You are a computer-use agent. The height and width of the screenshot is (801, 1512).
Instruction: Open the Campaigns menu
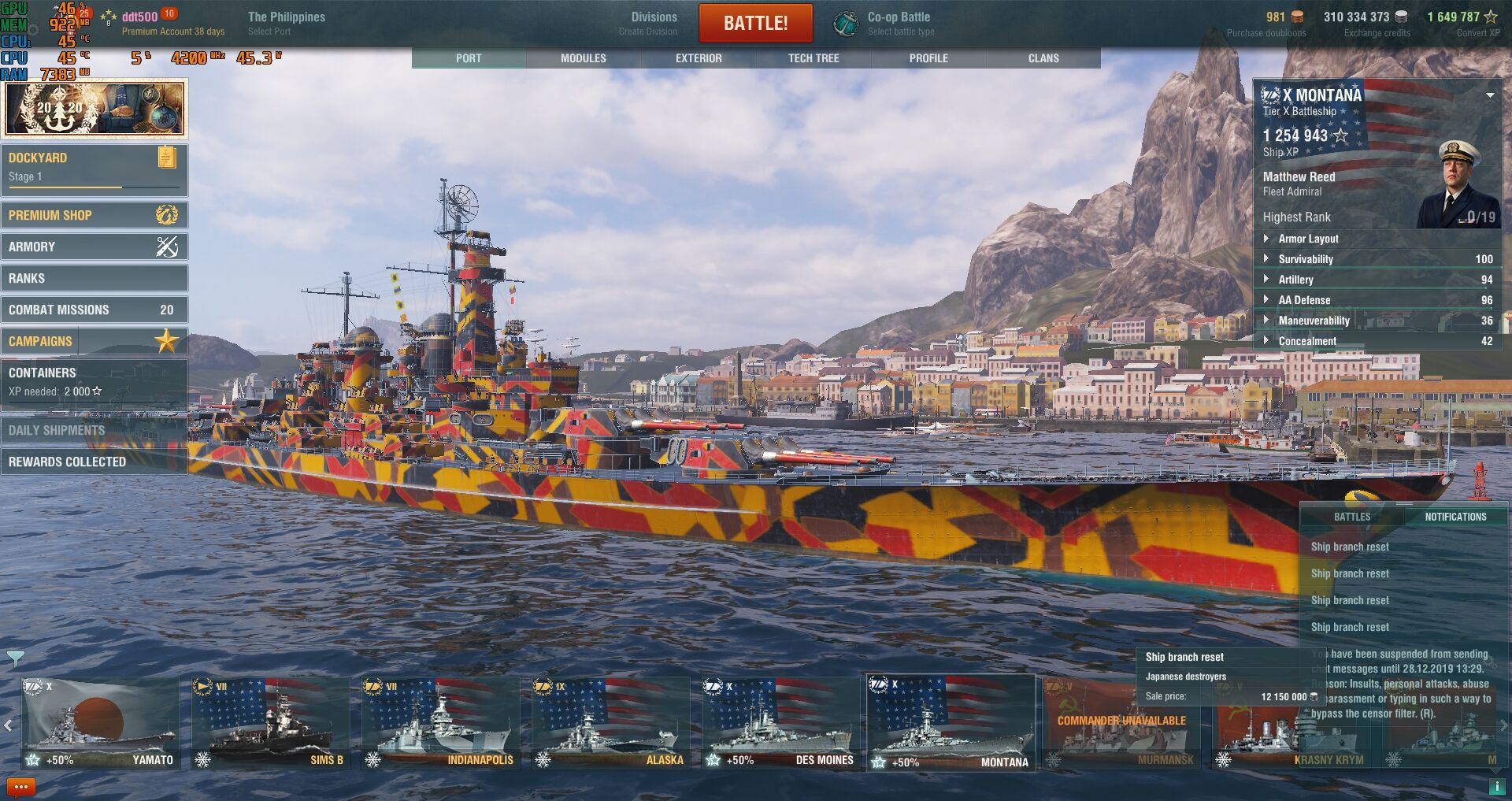[94, 341]
